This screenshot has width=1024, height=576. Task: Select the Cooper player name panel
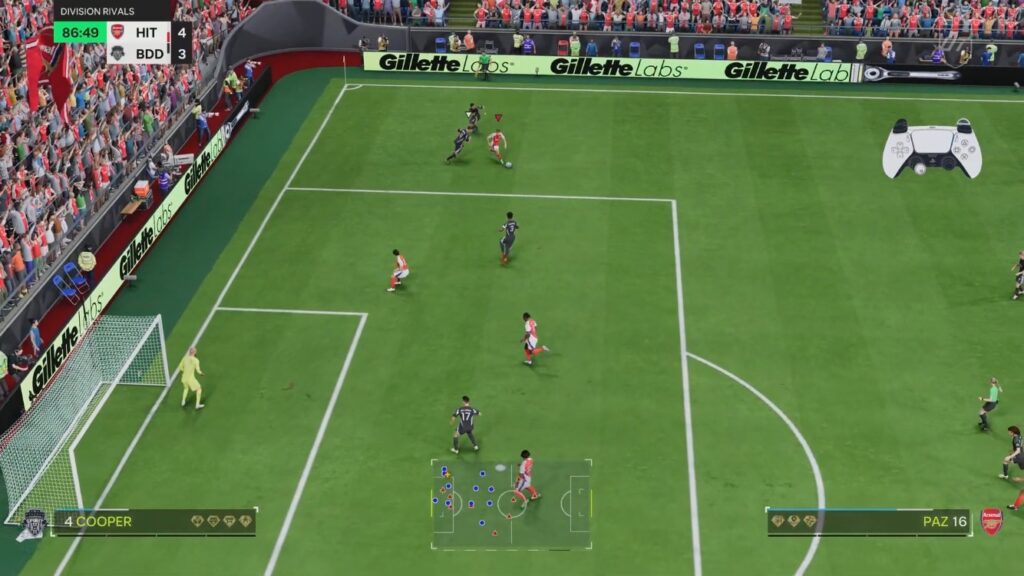tap(155, 521)
